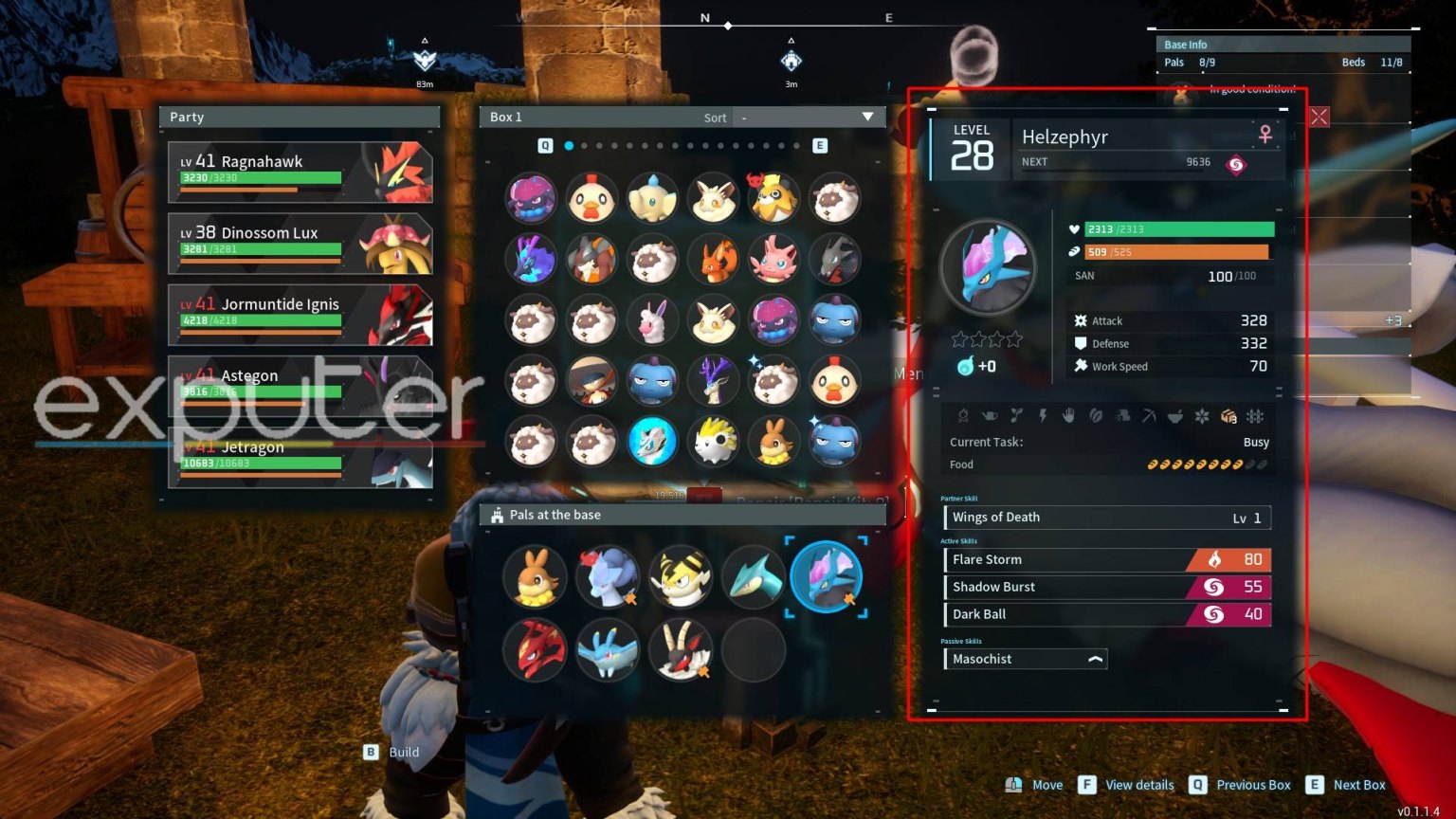1456x819 pixels.
Task: Click the Attack stat gear icon
Action: pyautogui.click(x=1080, y=320)
